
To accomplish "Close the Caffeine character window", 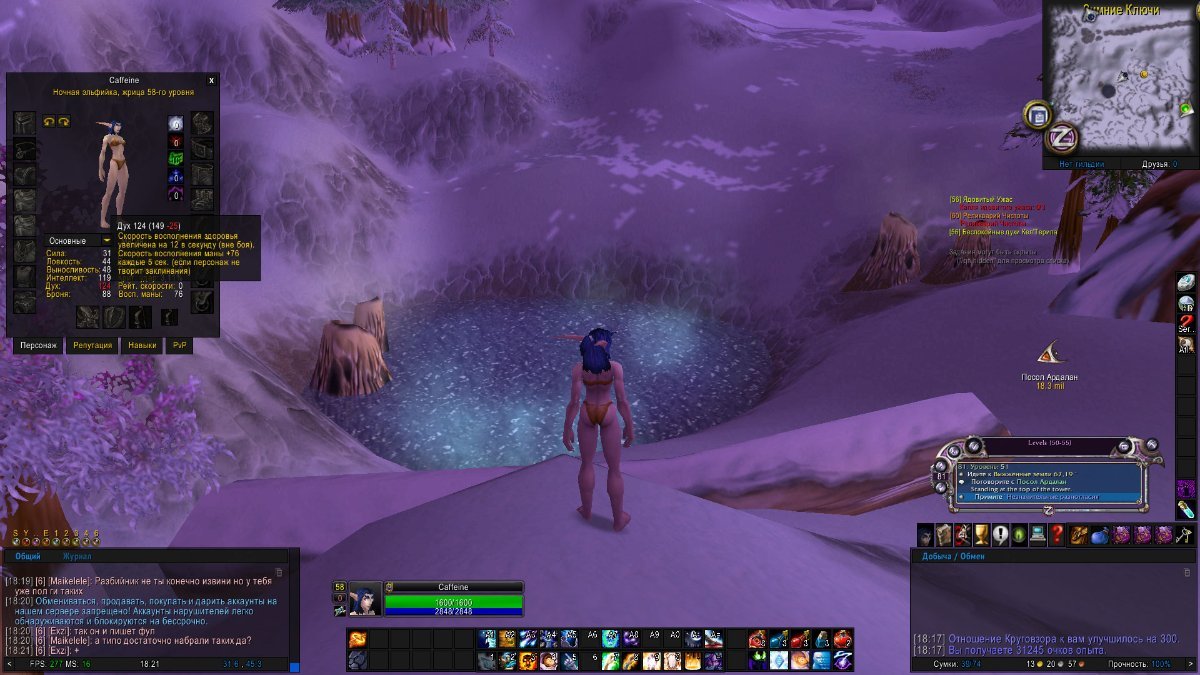I will tap(211, 80).
